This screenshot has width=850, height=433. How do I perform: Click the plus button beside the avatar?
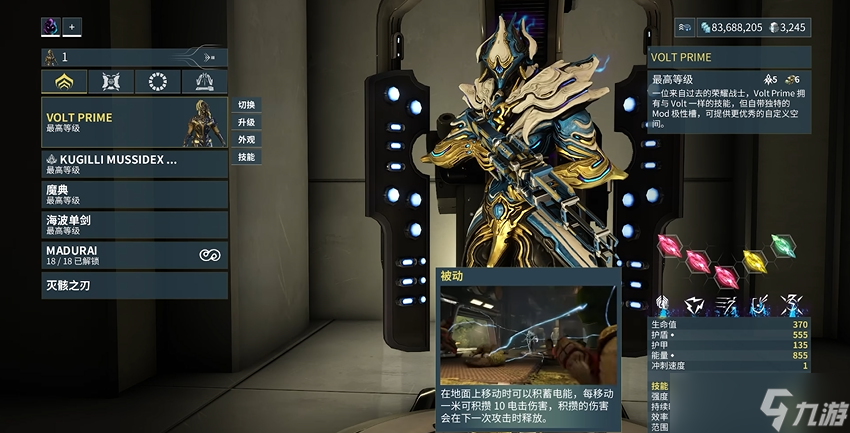[x=73, y=27]
